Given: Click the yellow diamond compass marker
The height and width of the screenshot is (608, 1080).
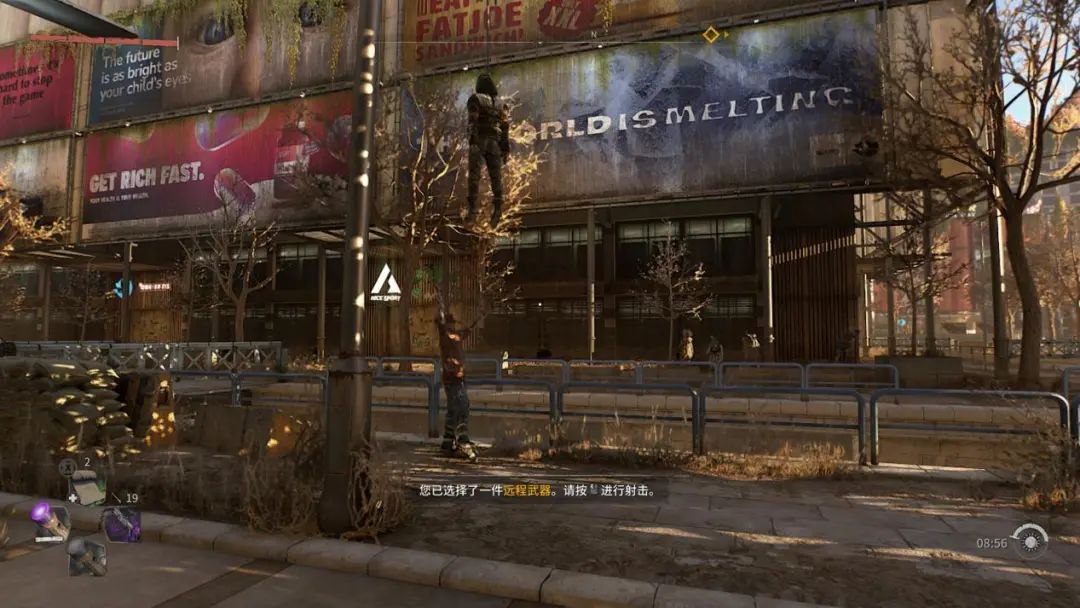Looking at the screenshot, I should click(x=711, y=35).
